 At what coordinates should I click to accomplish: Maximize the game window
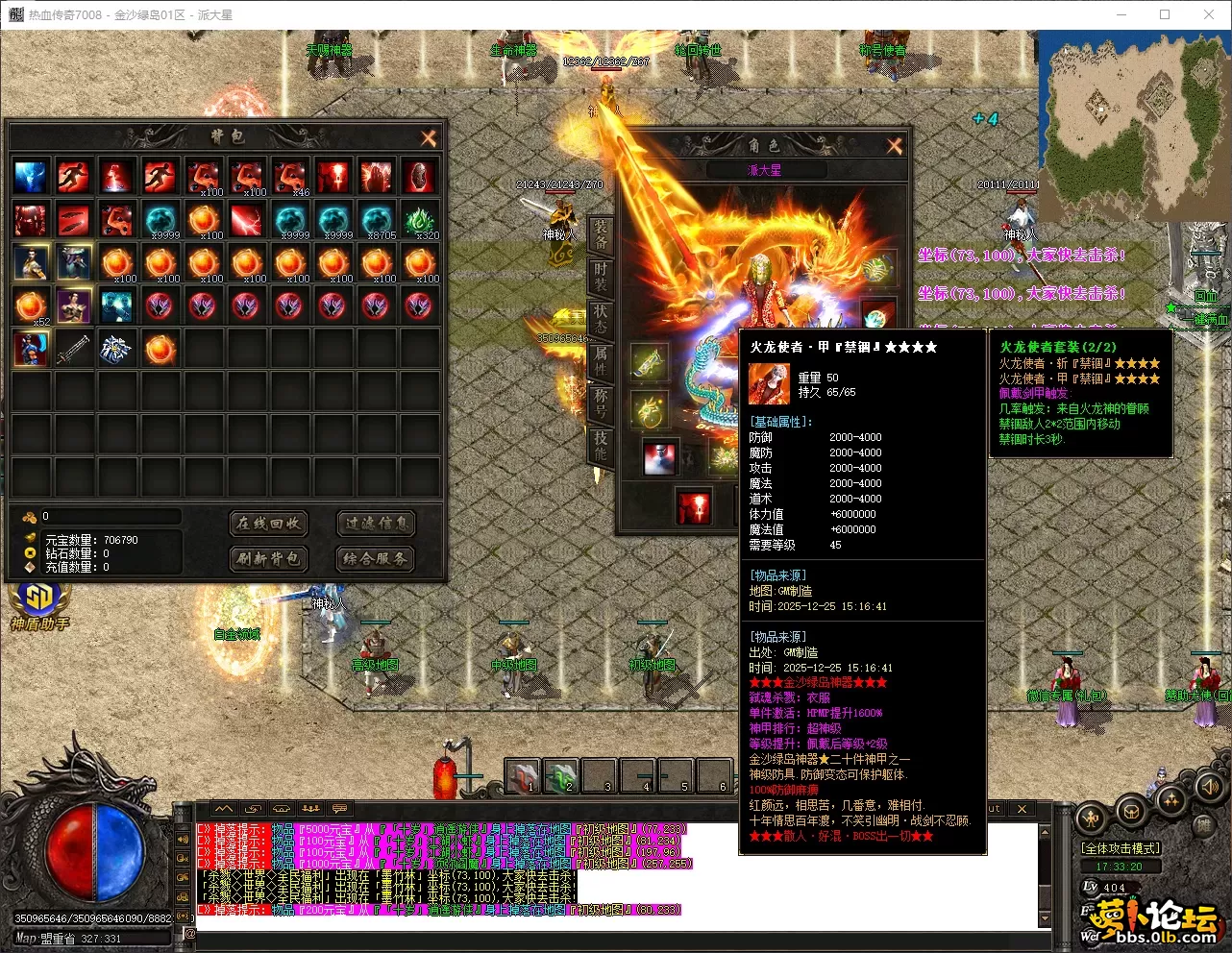click(1165, 14)
